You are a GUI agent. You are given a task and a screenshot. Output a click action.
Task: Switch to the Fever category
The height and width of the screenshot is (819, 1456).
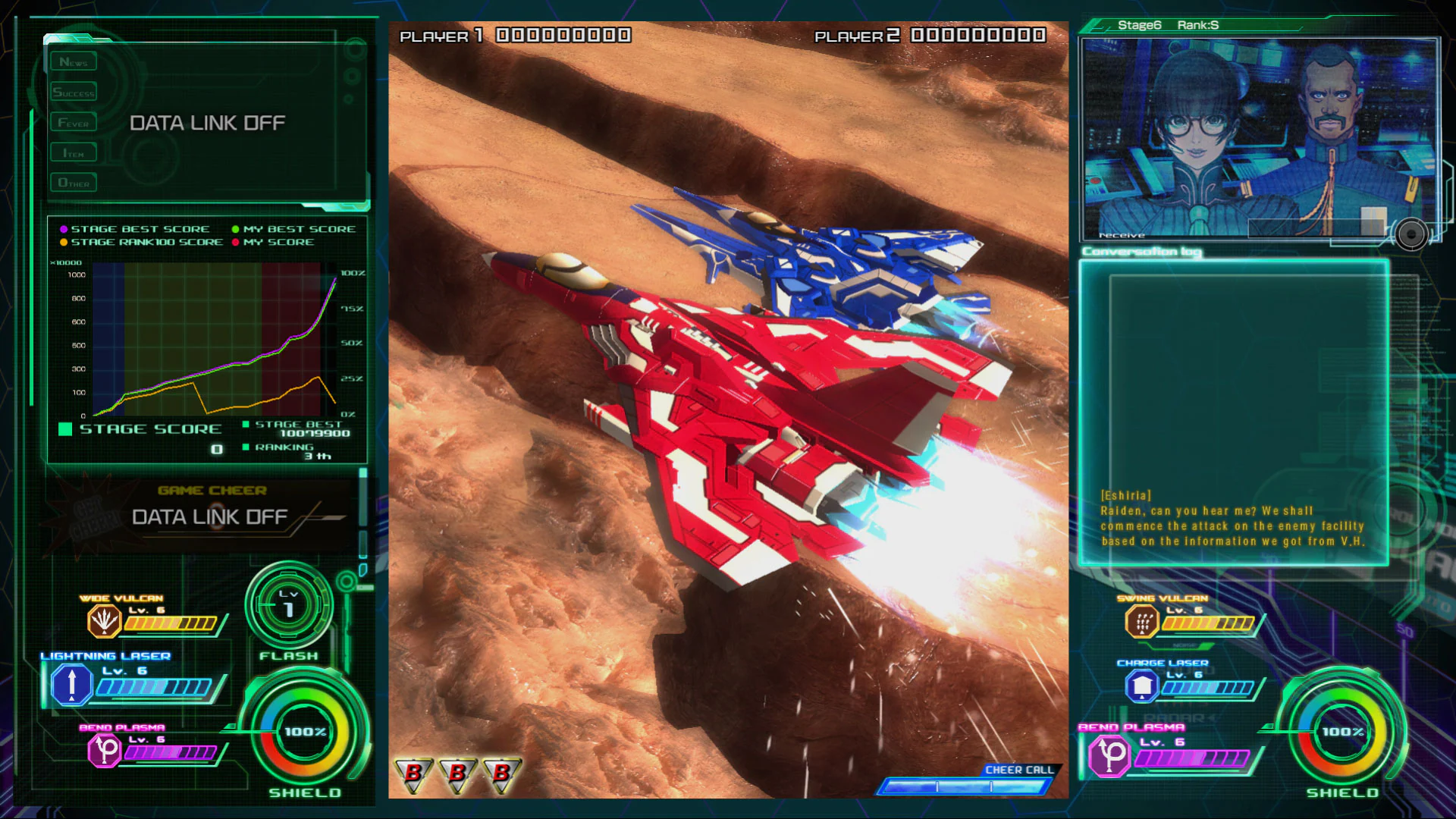click(73, 121)
